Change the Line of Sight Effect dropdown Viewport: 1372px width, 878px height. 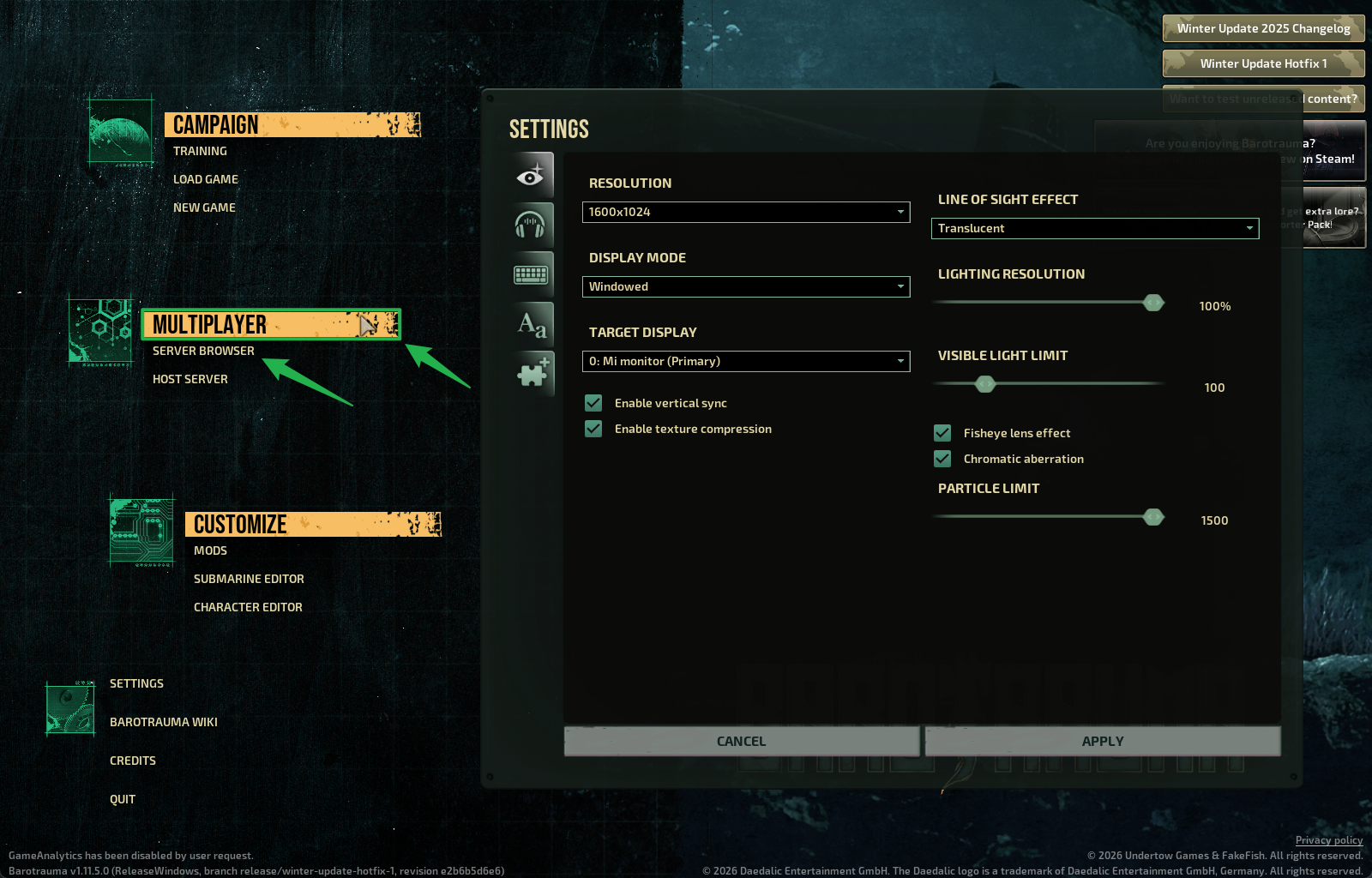coord(1094,228)
